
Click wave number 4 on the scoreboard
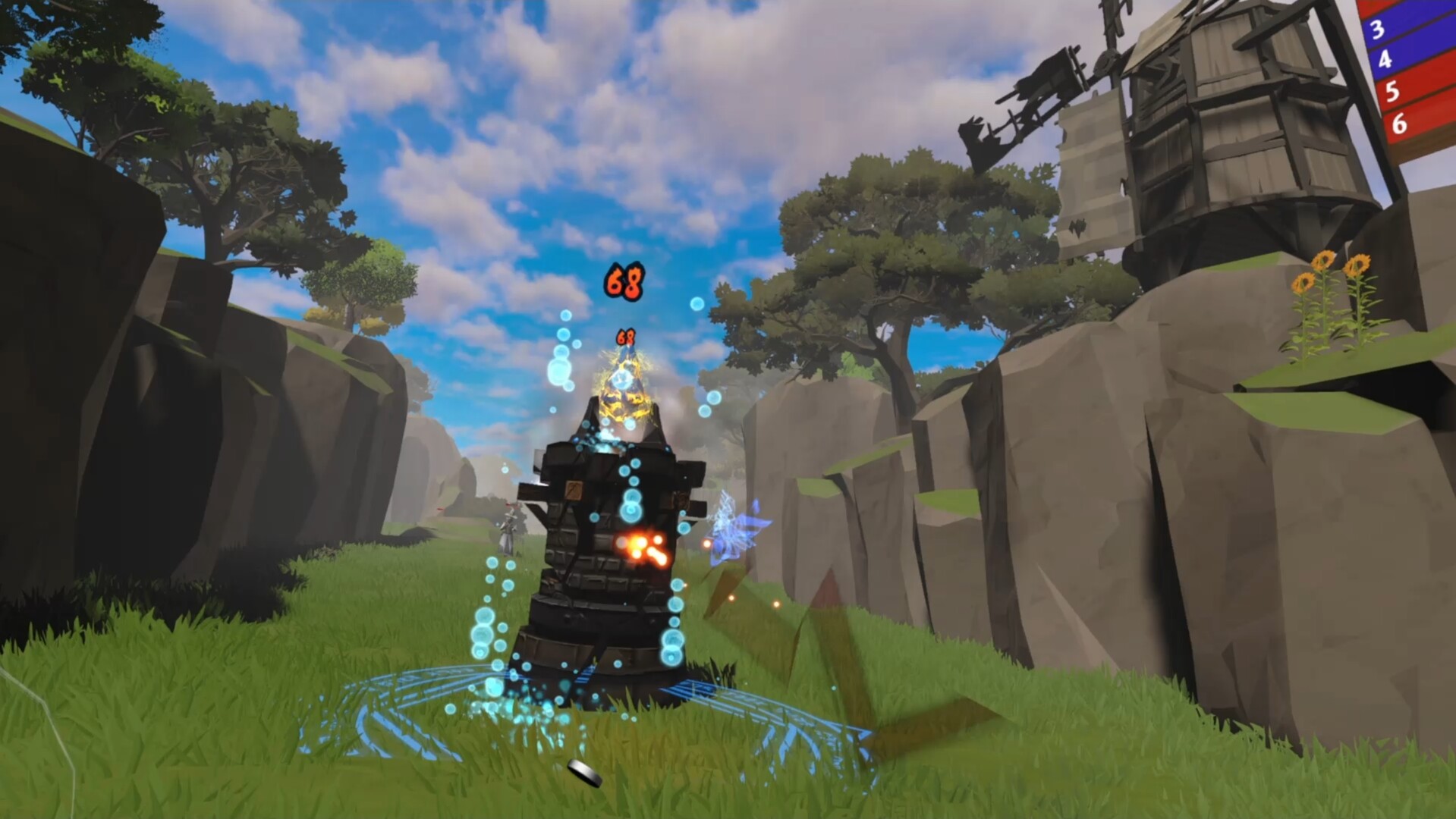click(x=1387, y=61)
